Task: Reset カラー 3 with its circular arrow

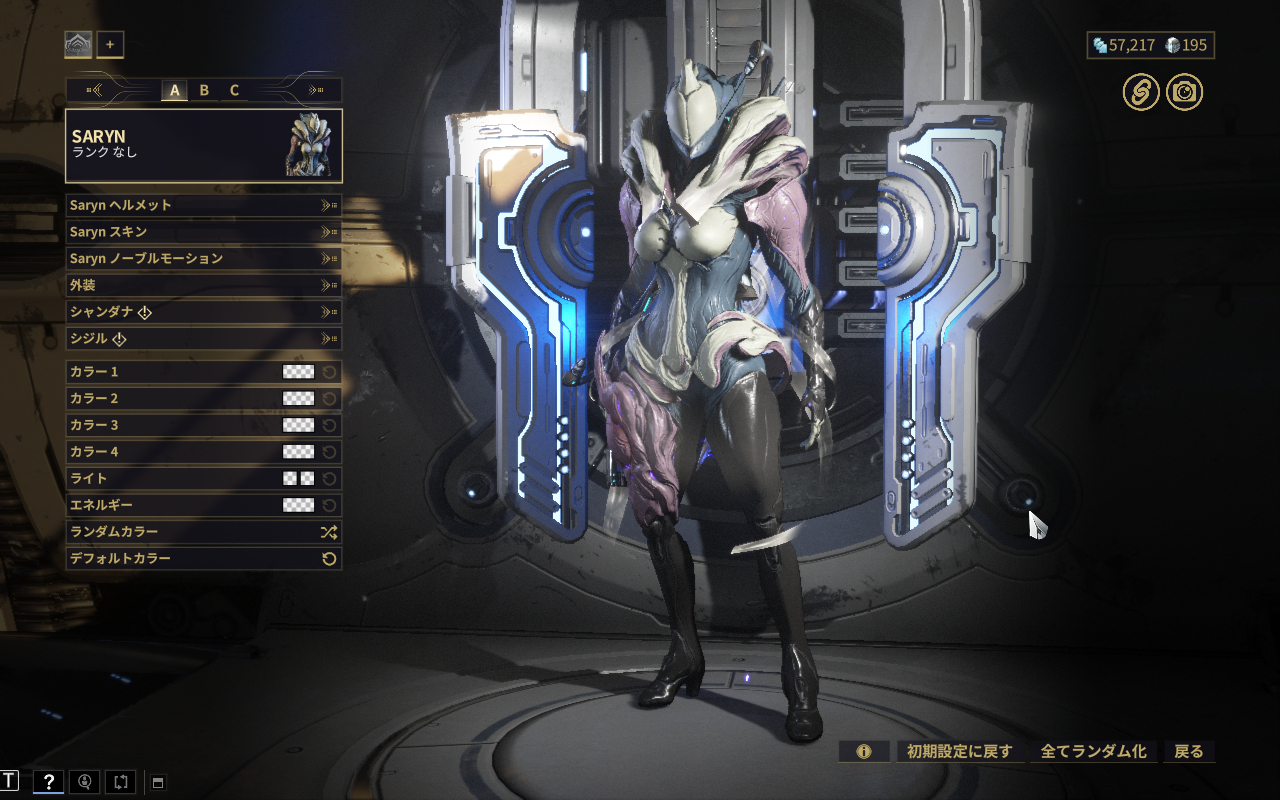Action: [x=329, y=425]
